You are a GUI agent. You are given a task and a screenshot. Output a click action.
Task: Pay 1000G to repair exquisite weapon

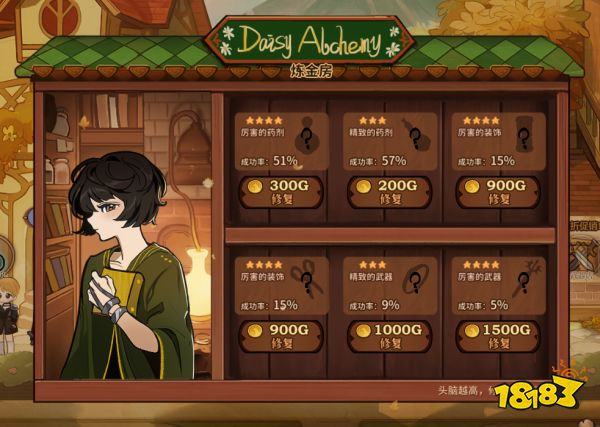387,334
